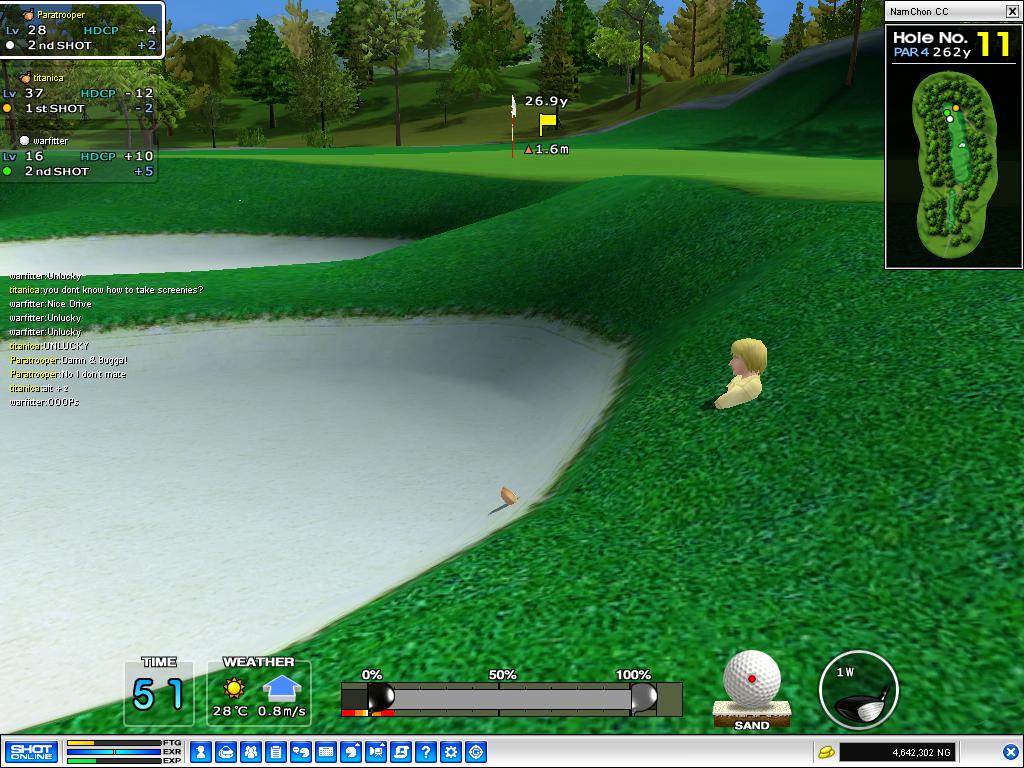Open the gear settings button
1024x768 pixels.
pyautogui.click(x=451, y=752)
